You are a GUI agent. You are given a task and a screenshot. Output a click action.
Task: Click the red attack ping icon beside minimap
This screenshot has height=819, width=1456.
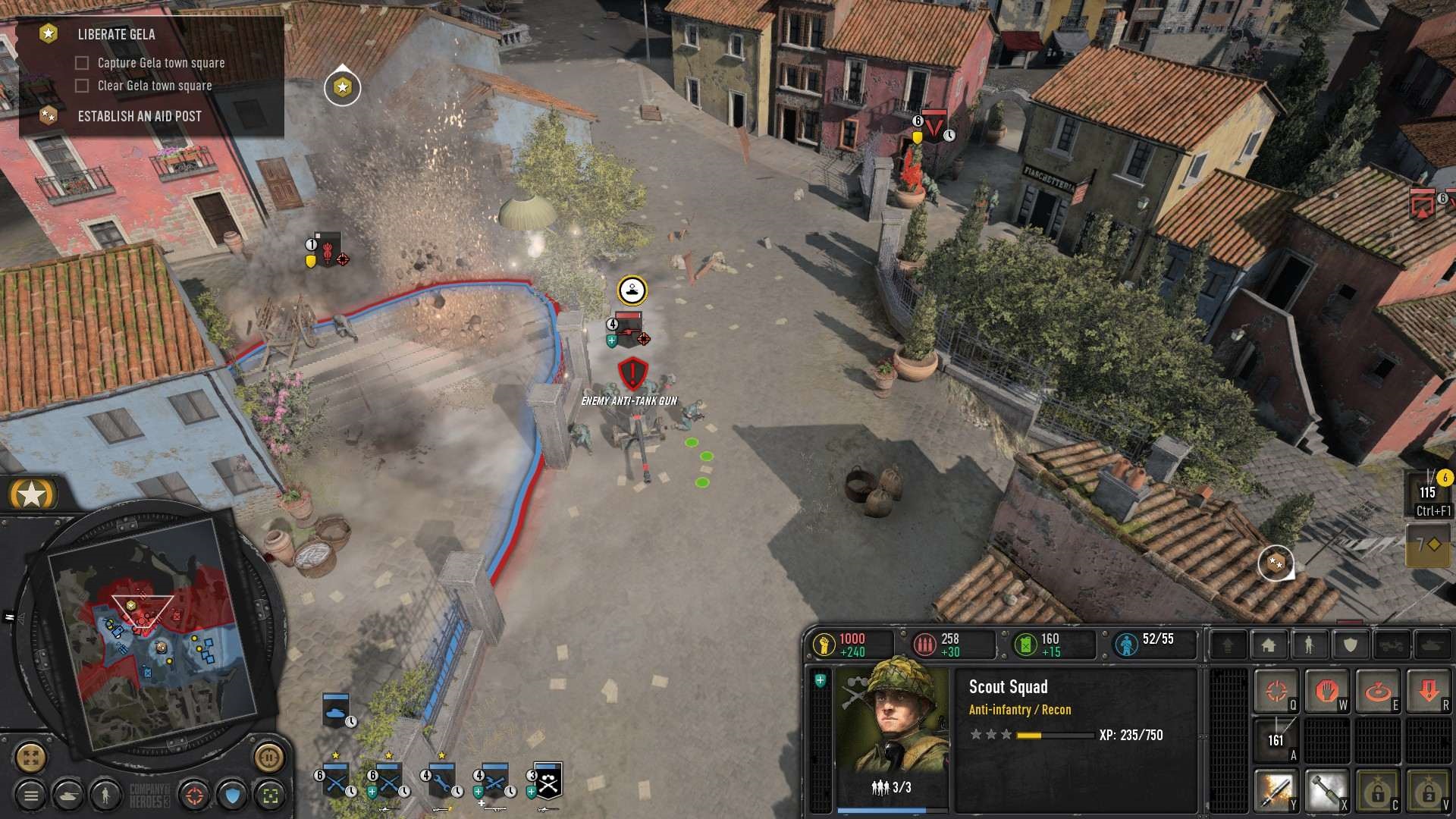pyautogui.click(x=195, y=795)
